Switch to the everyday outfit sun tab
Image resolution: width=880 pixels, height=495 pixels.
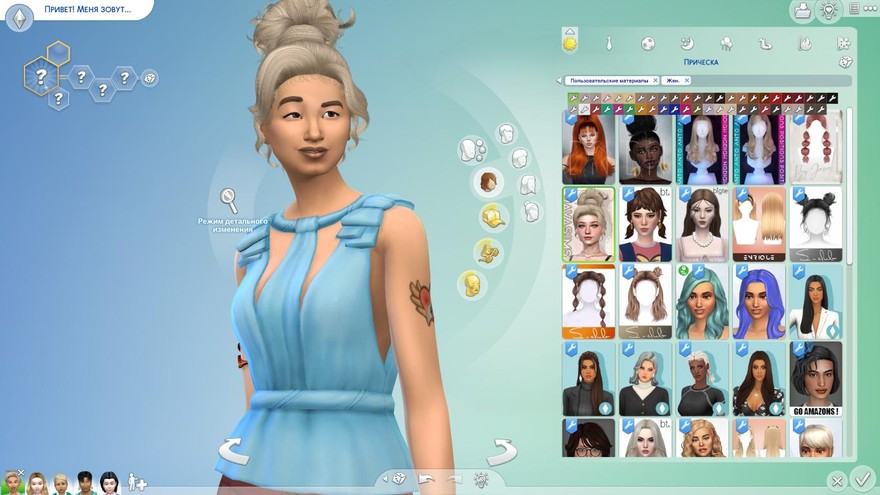pos(570,43)
